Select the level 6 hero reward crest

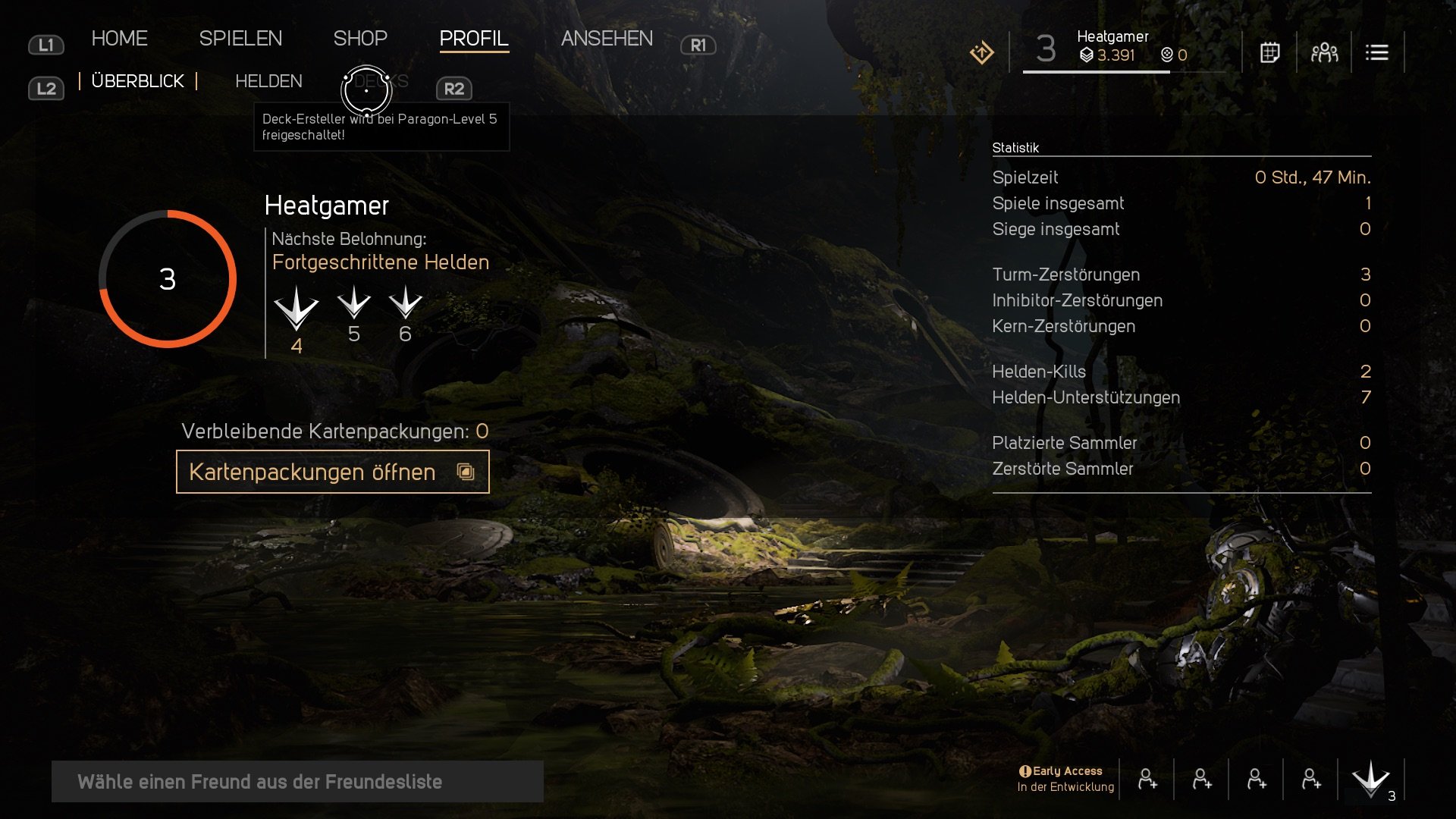pyautogui.click(x=404, y=307)
